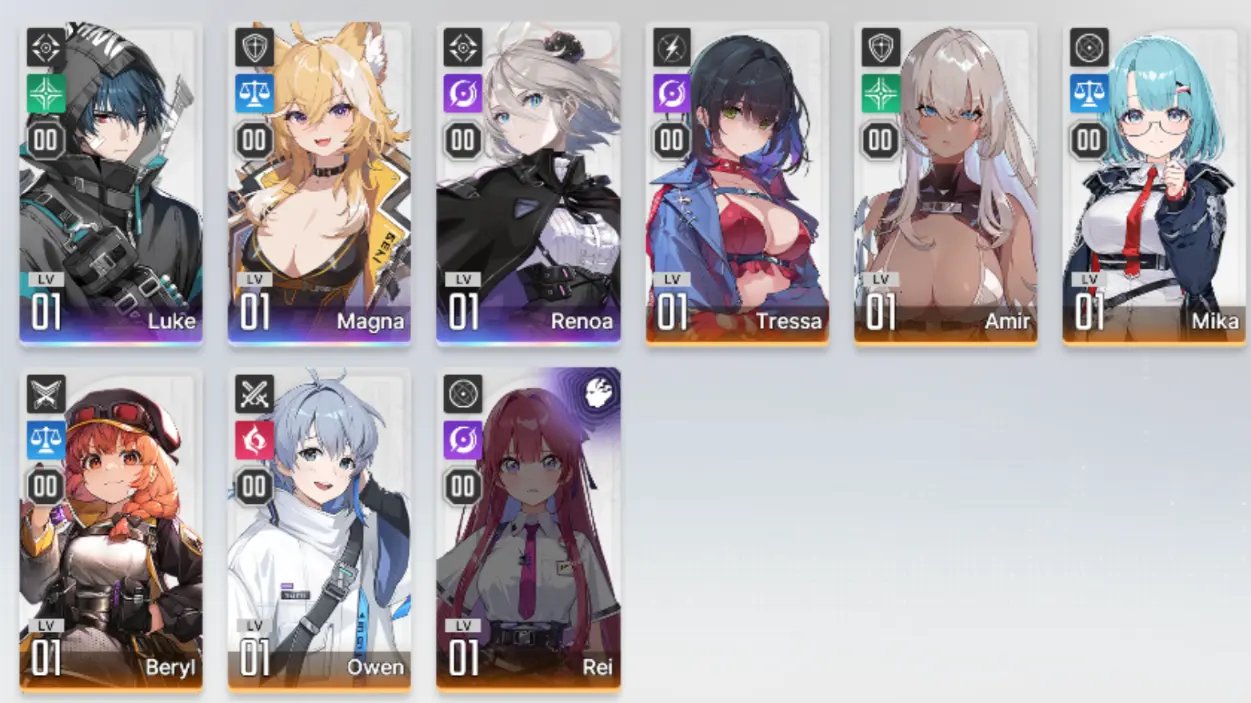This screenshot has width=1251, height=703.
Task: Choose the Owen character card
Action: tap(319, 530)
